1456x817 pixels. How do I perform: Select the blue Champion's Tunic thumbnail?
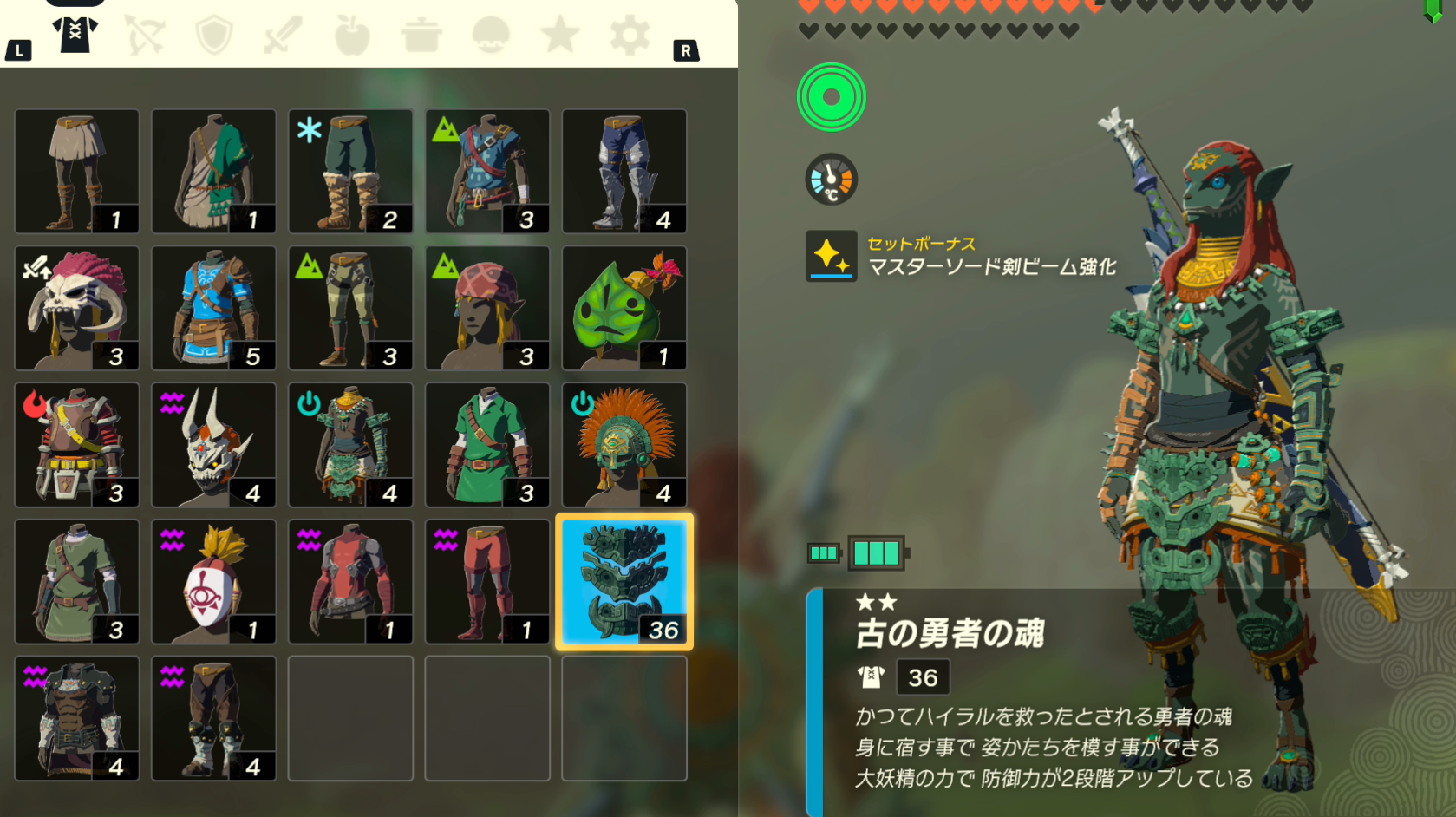coord(213,308)
